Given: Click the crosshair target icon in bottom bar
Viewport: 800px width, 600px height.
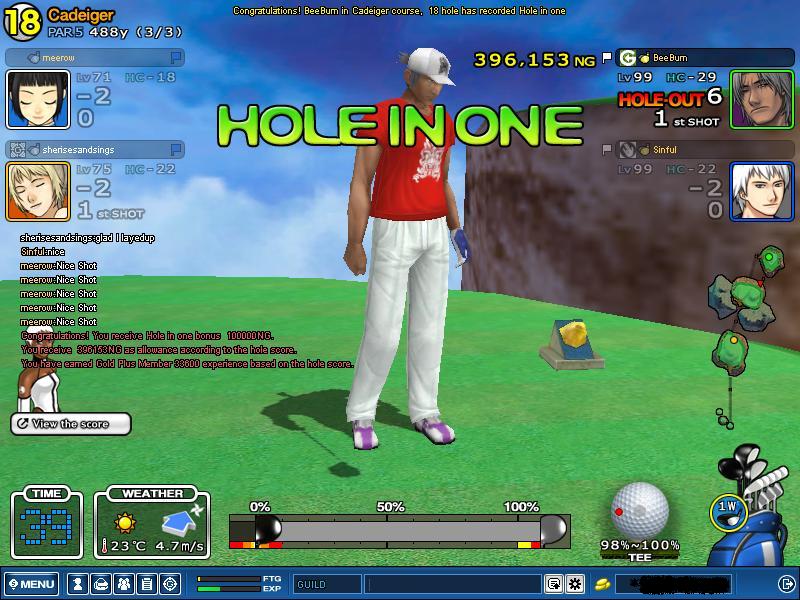Looking at the screenshot, I should (169, 584).
